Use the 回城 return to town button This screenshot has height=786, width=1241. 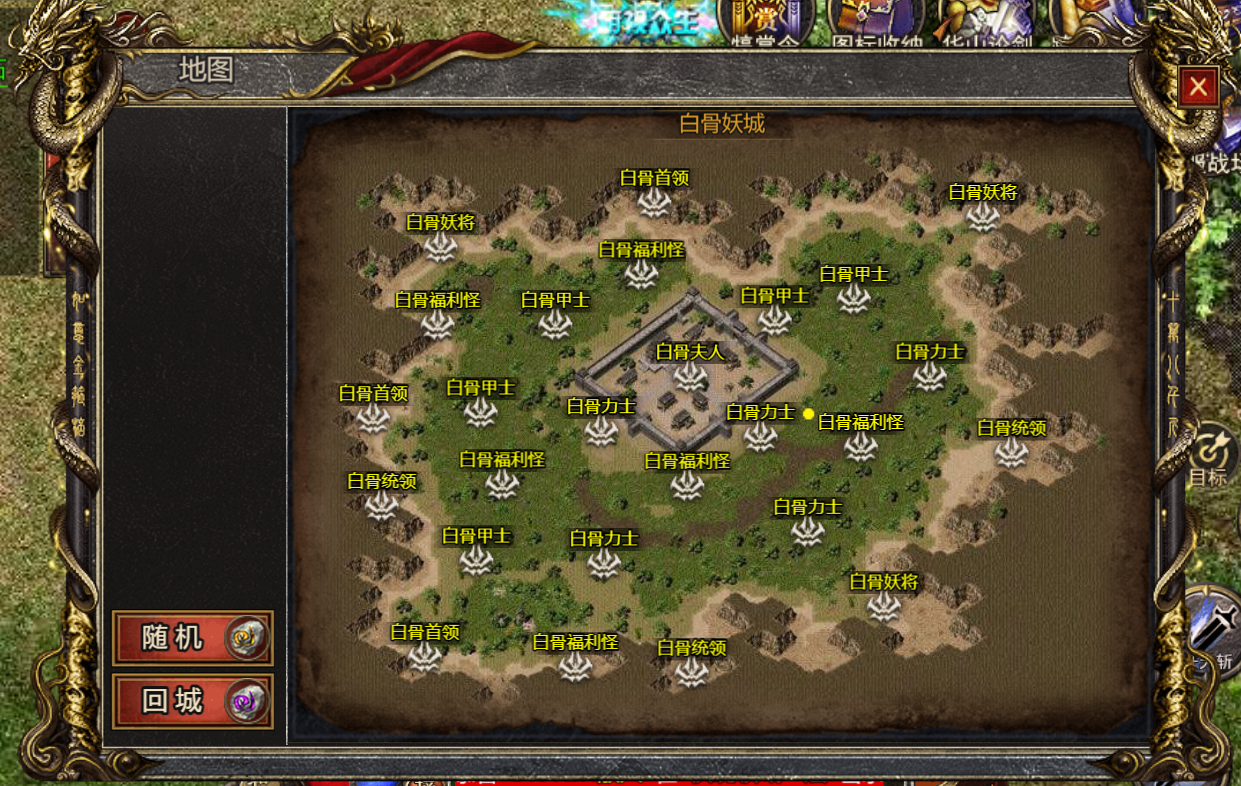(x=192, y=701)
